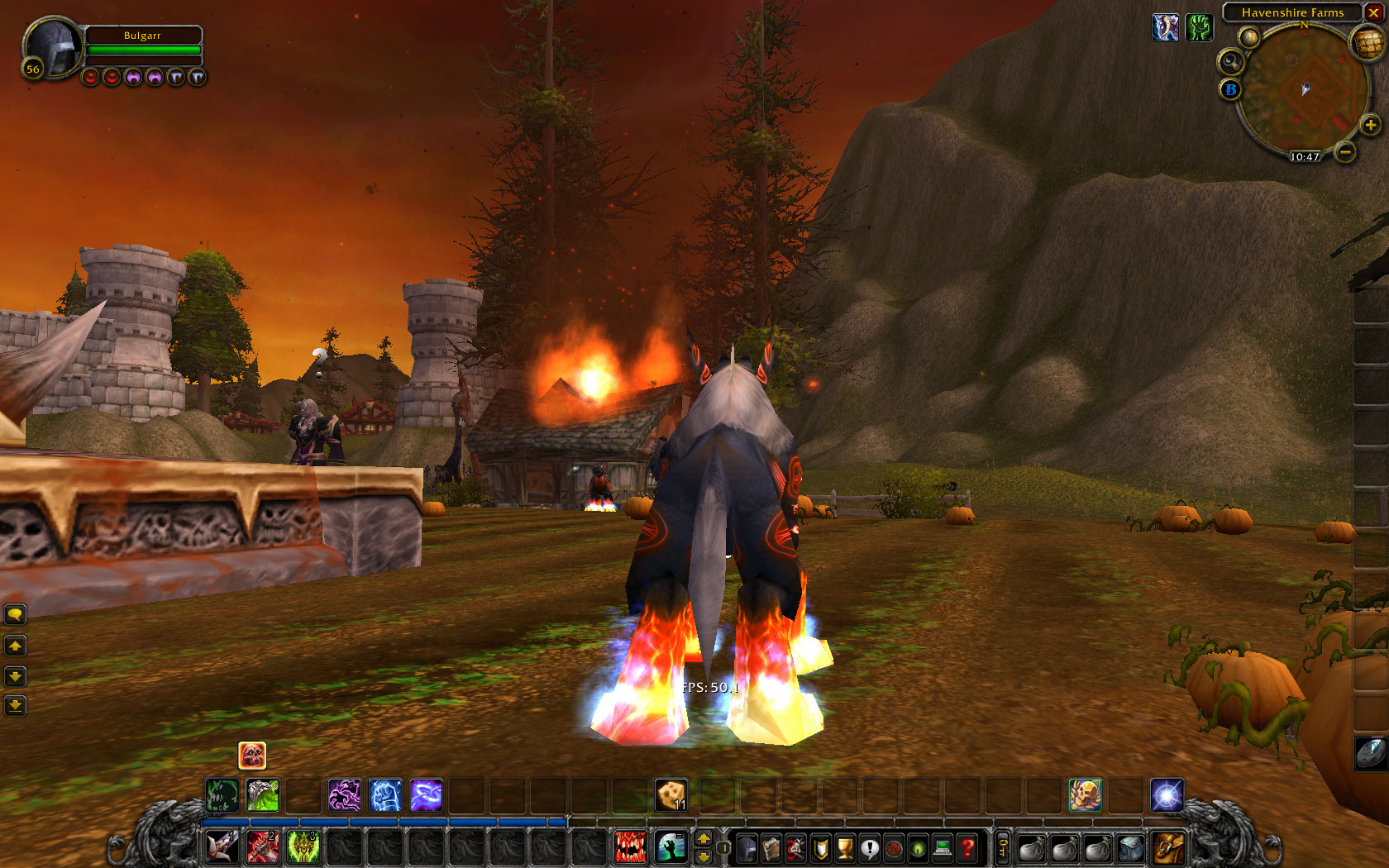Use the action bar ability in slot 1
Image resolution: width=1389 pixels, height=868 pixels.
click(222, 847)
